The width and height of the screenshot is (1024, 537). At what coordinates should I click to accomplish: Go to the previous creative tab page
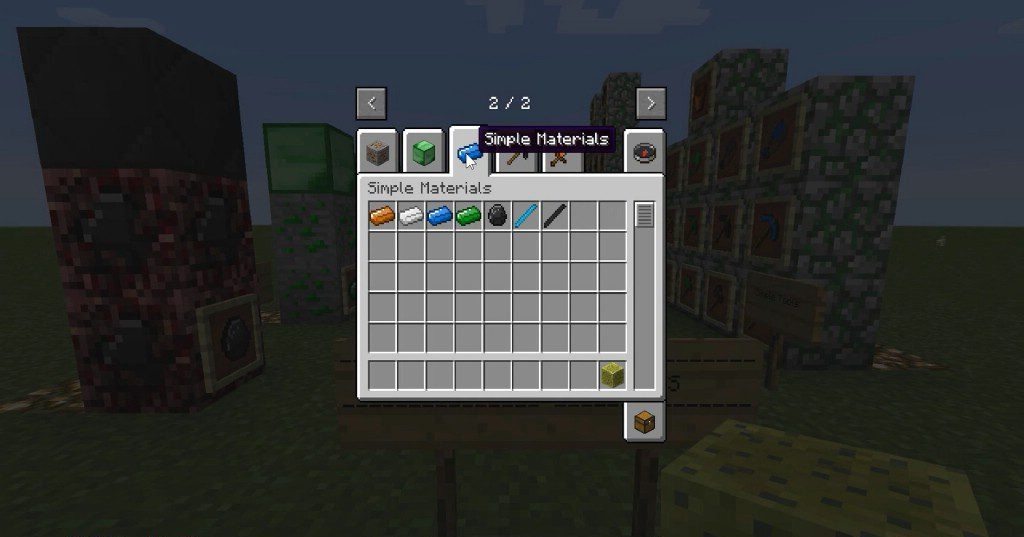coord(371,102)
